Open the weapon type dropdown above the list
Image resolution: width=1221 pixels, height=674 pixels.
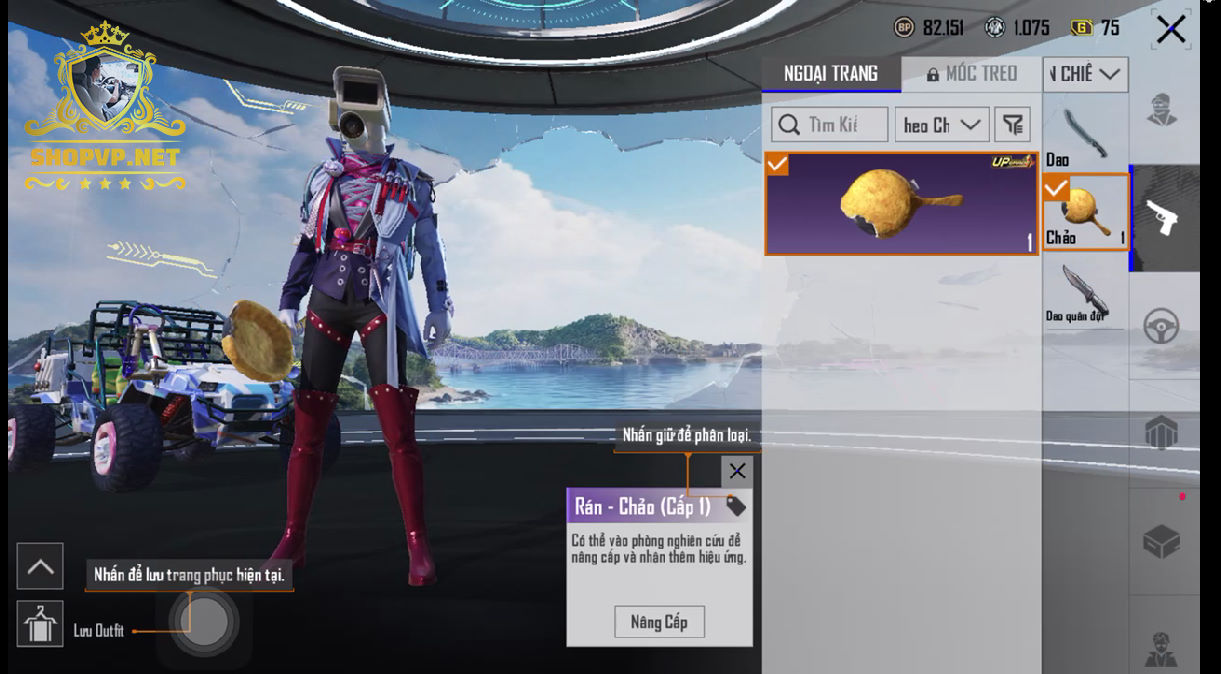(x=1085, y=74)
